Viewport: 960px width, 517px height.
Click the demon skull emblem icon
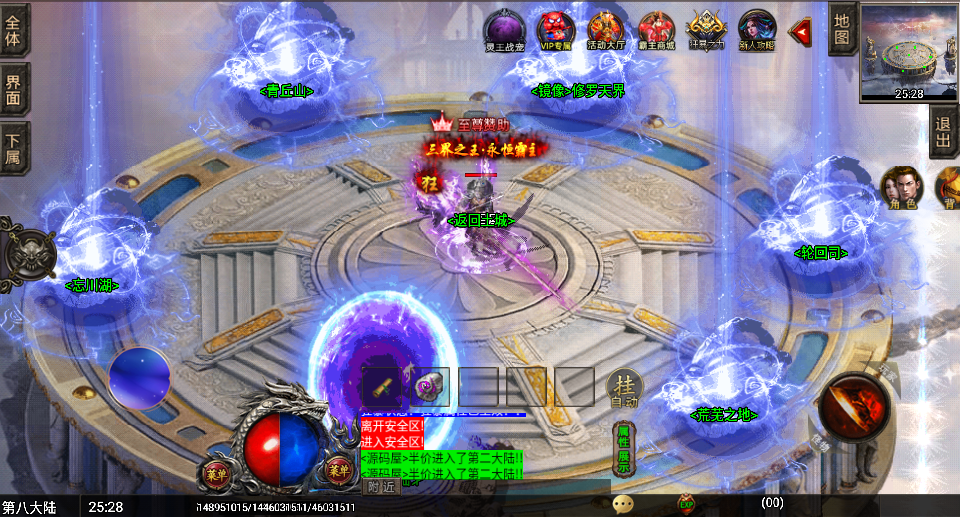pyautogui.click(x=27, y=254)
